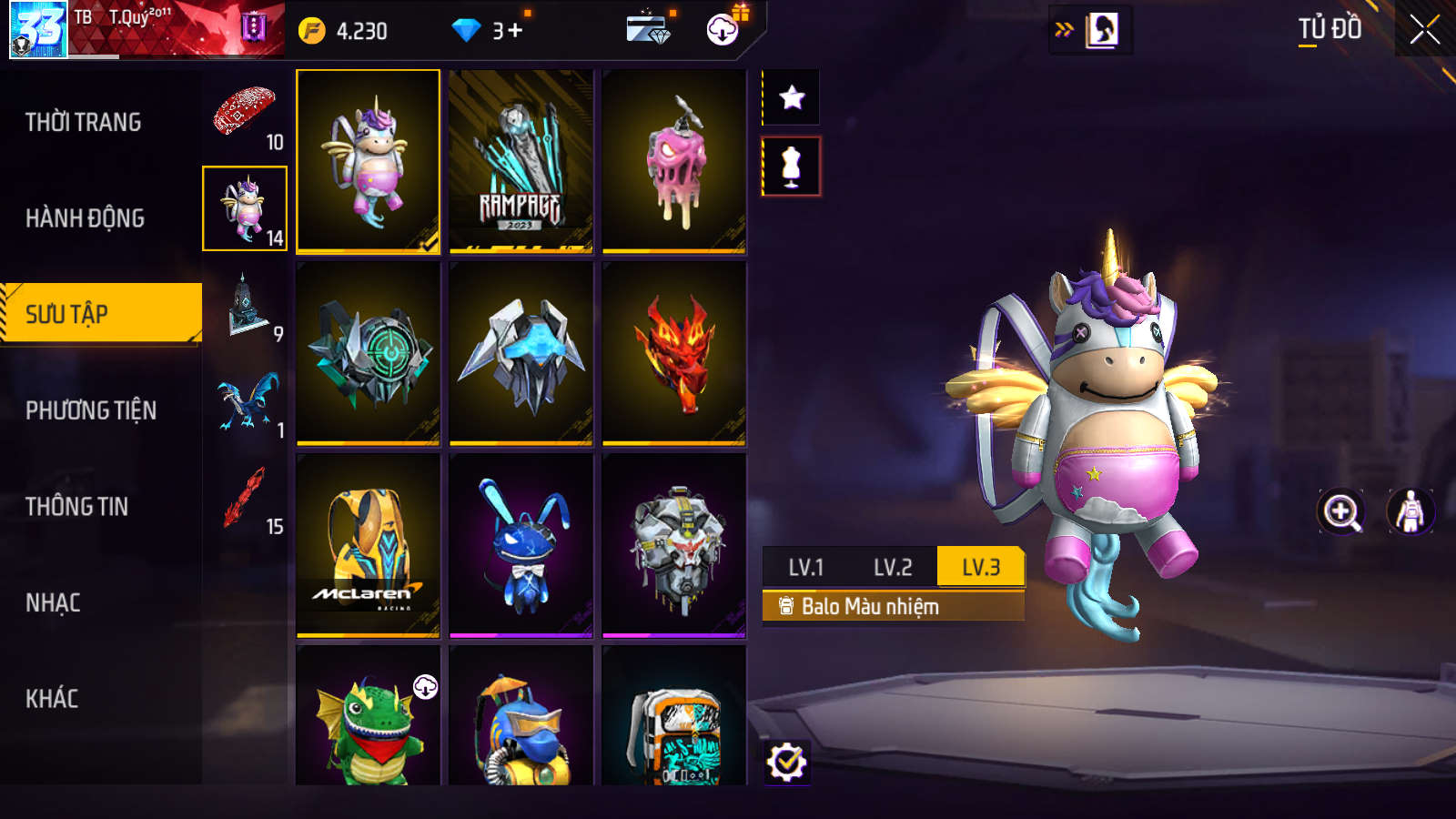Close the wardrobe screen
The width and height of the screenshot is (1456, 819).
point(1424,30)
